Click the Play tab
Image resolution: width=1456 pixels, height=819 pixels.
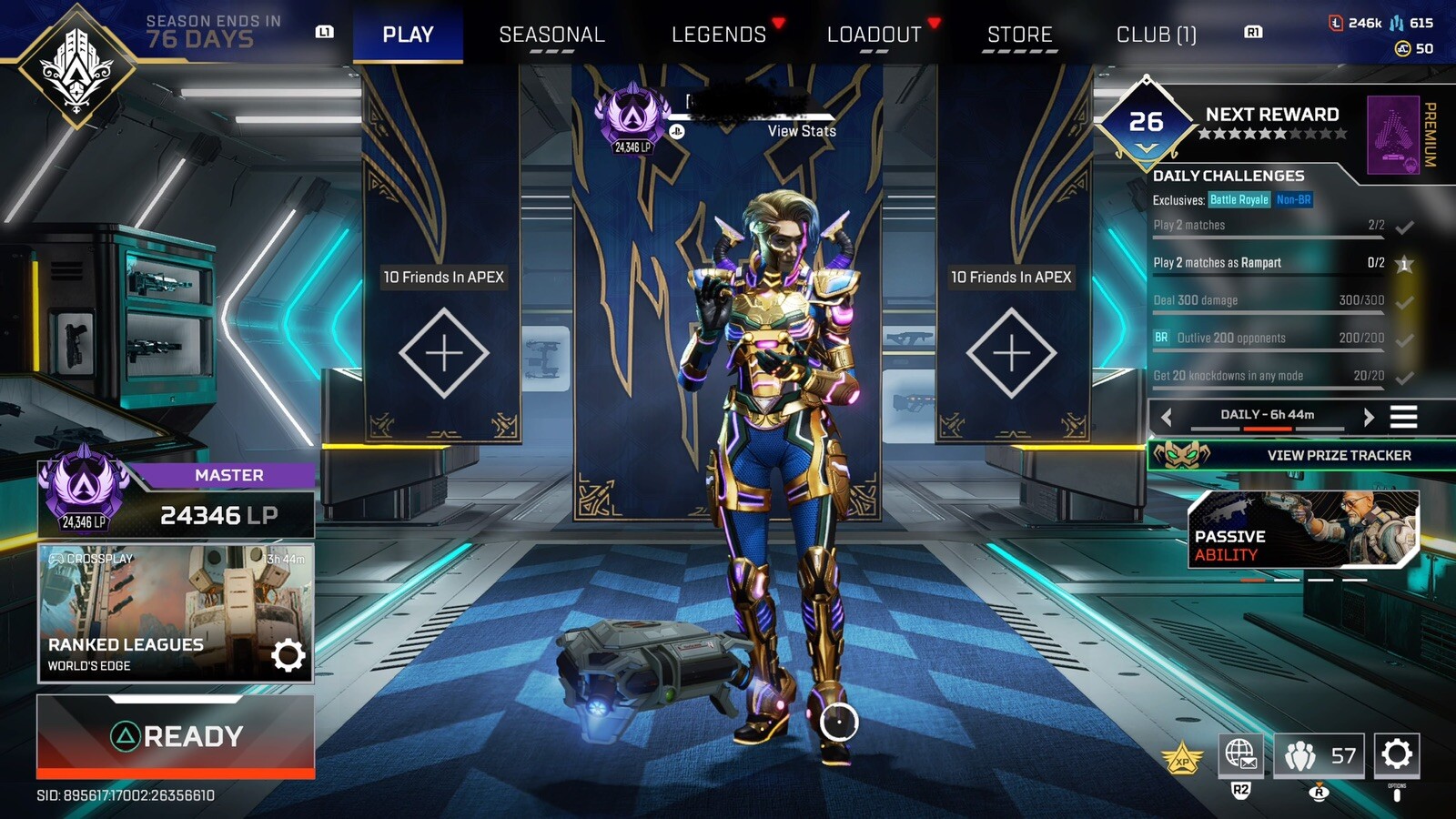(408, 35)
